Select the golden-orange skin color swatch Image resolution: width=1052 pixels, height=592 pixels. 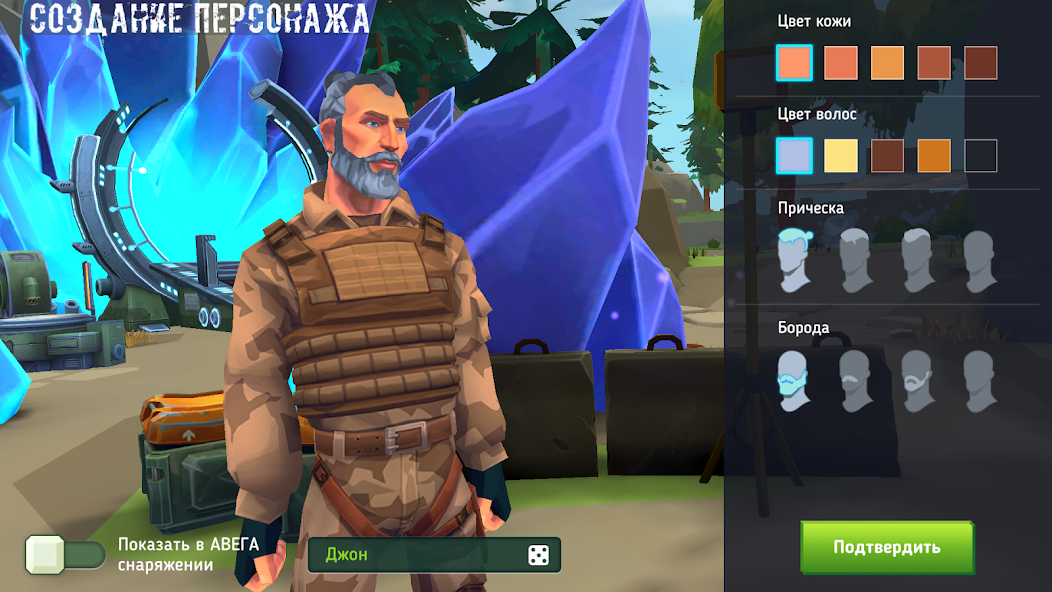click(x=887, y=63)
